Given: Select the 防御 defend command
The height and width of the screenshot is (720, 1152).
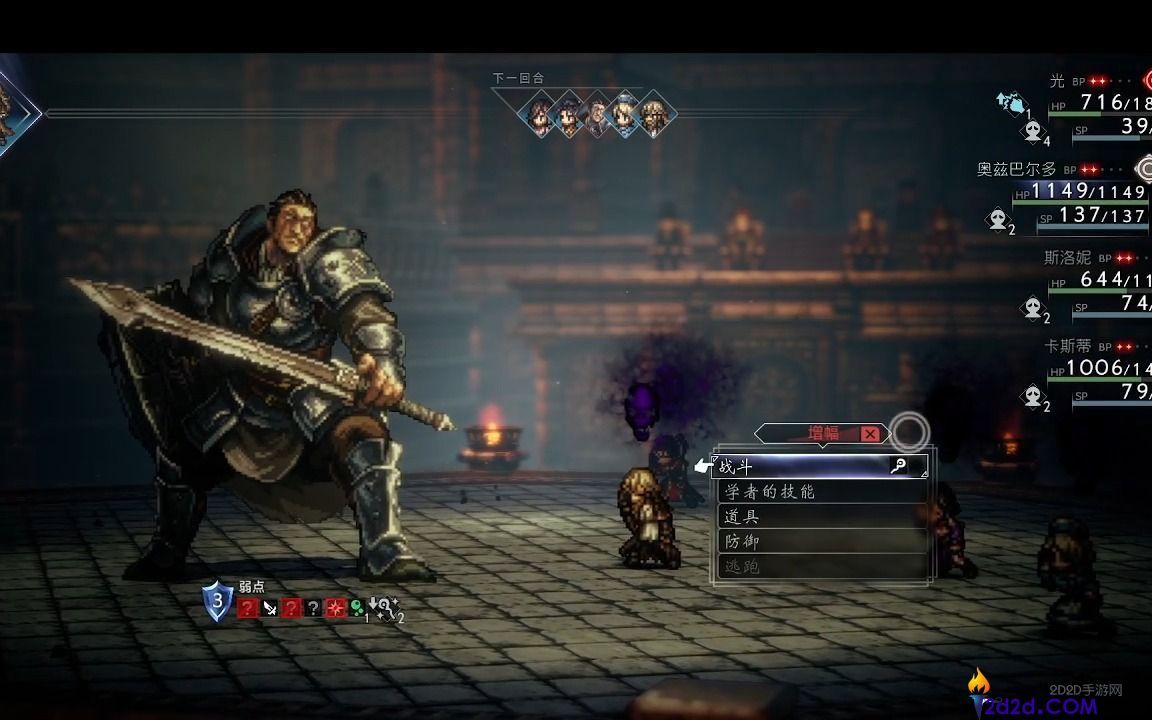Looking at the screenshot, I should pos(800,541).
